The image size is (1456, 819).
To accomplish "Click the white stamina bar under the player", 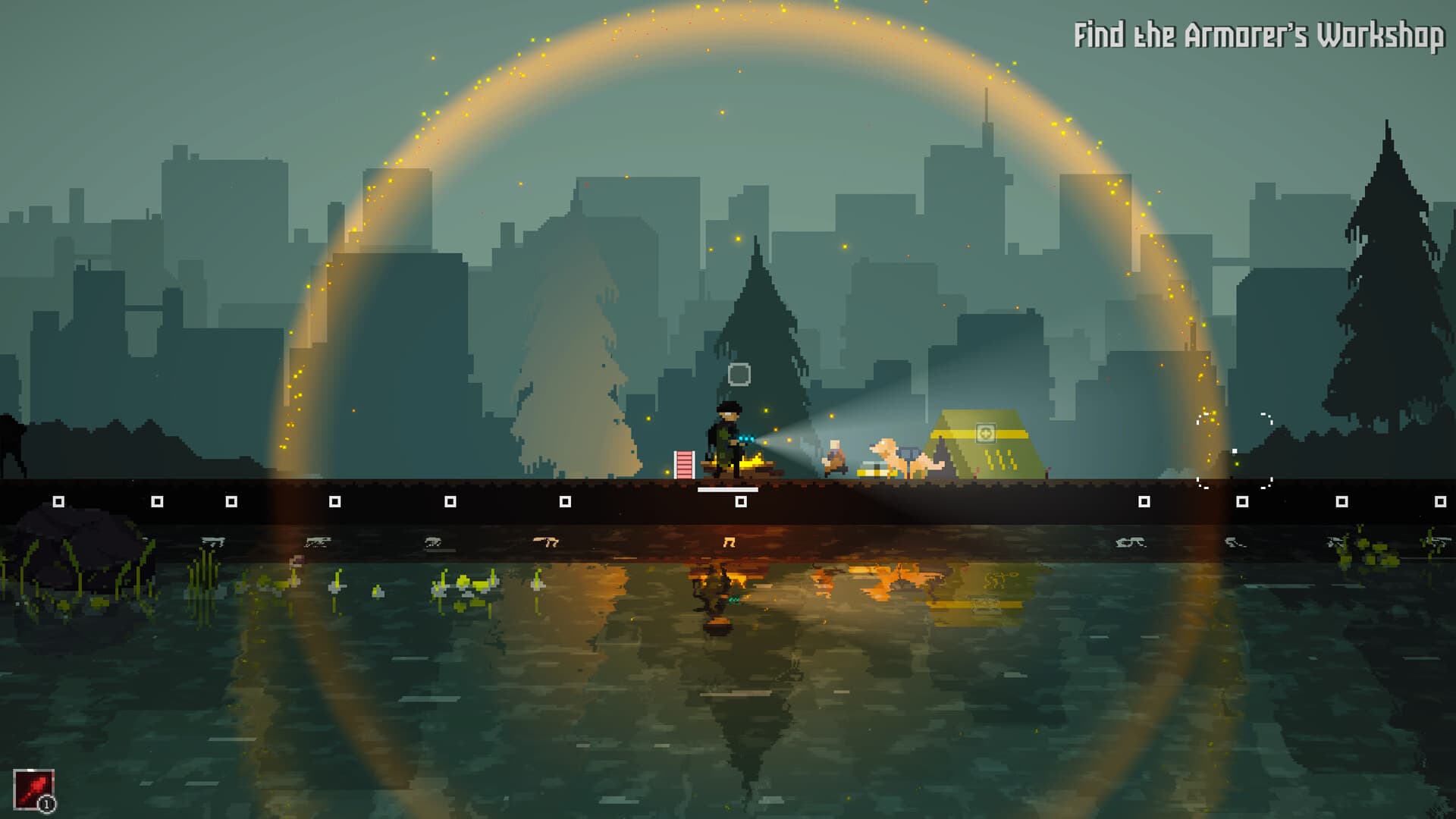I will coord(728,489).
